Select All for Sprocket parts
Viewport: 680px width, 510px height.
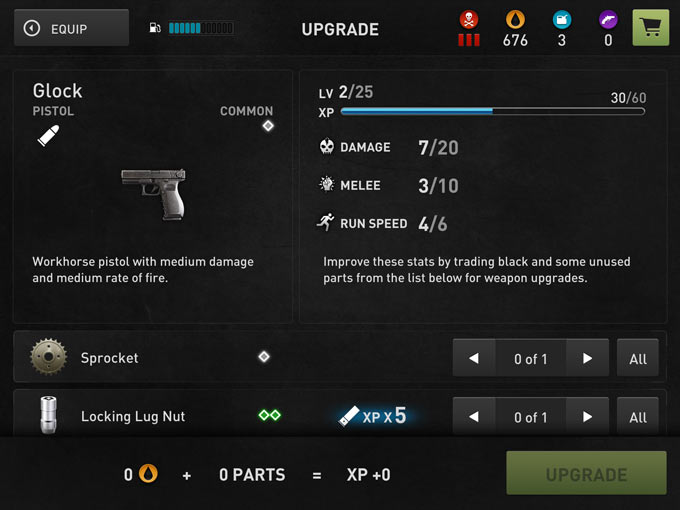coord(638,358)
